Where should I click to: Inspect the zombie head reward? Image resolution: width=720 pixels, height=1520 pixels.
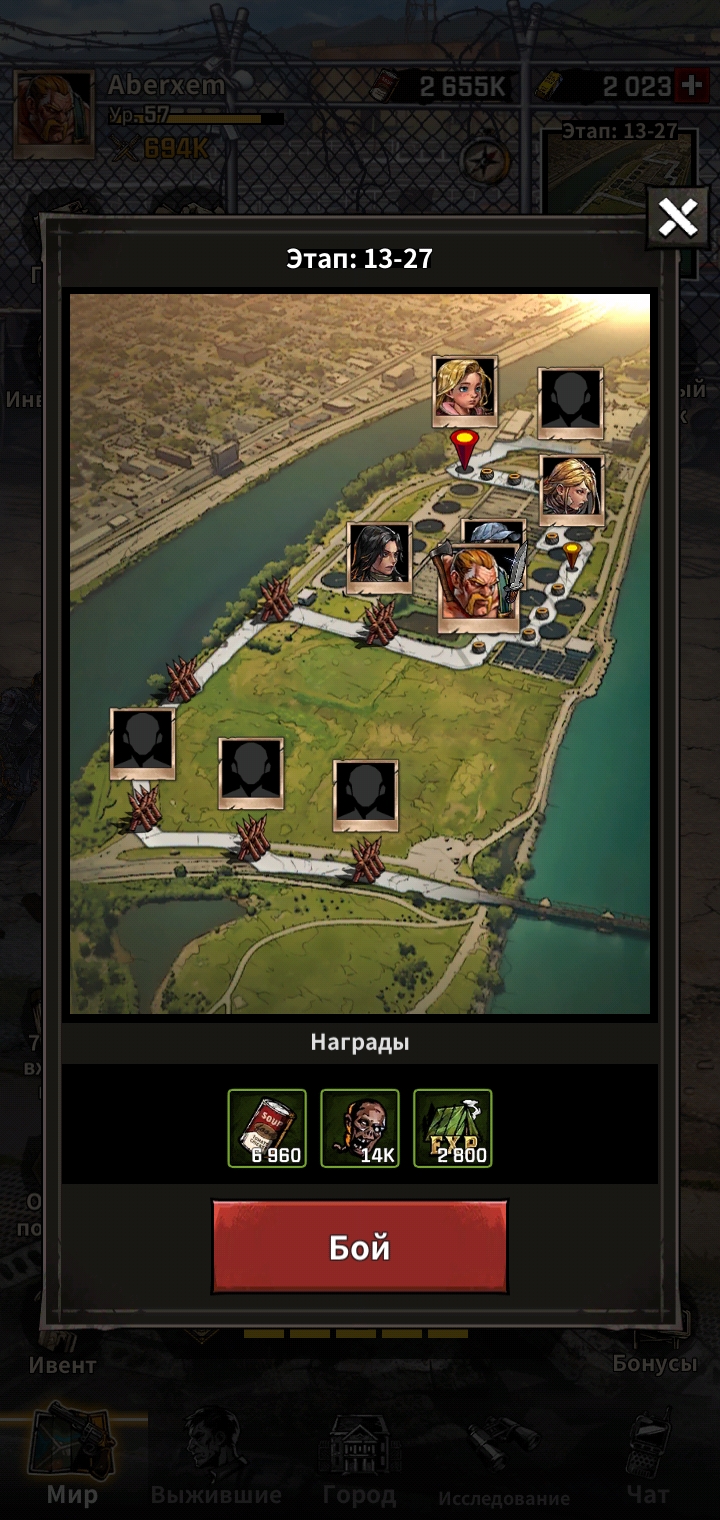tap(359, 1128)
